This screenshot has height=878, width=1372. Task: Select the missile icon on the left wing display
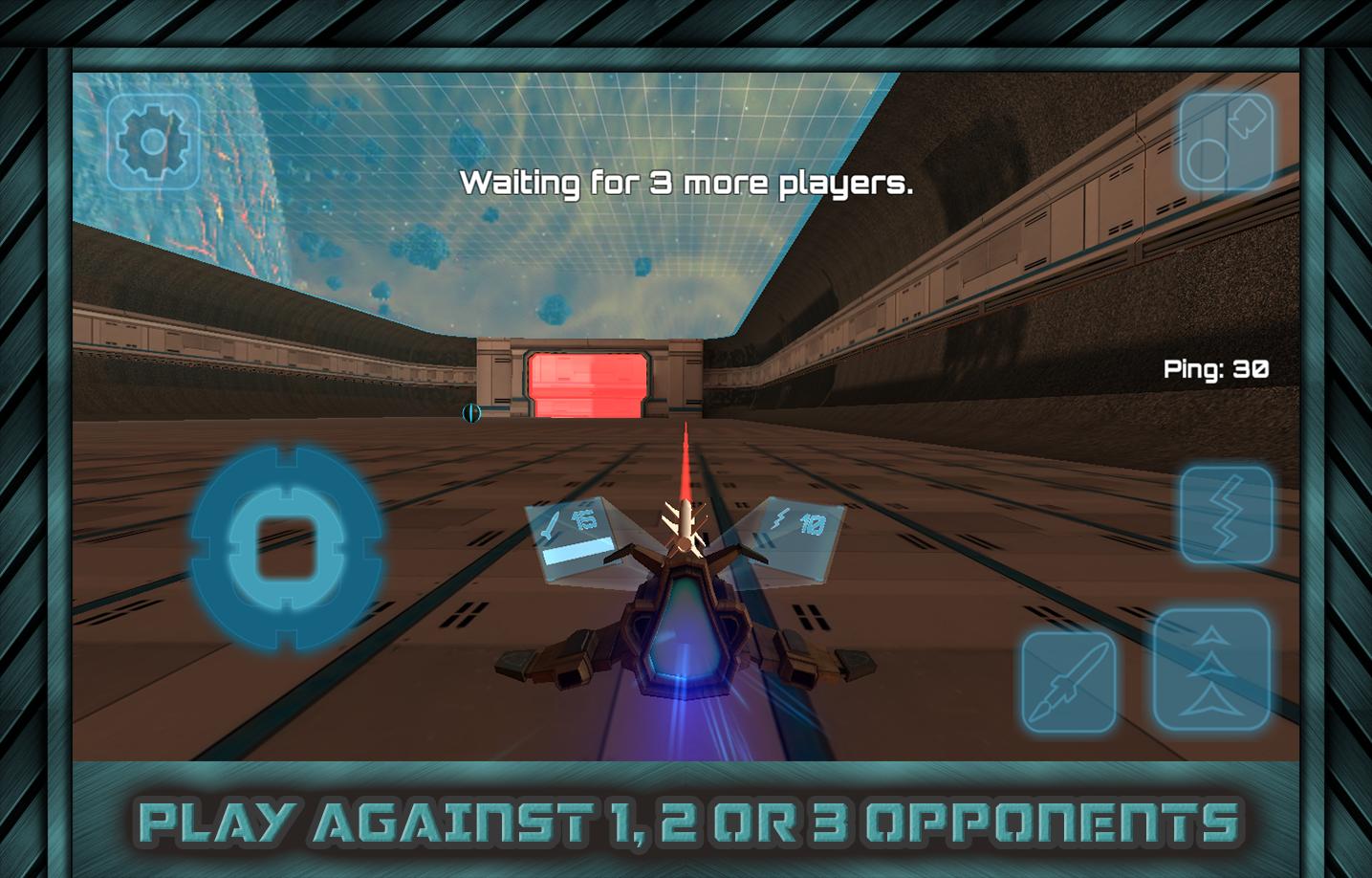pos(553,521)
